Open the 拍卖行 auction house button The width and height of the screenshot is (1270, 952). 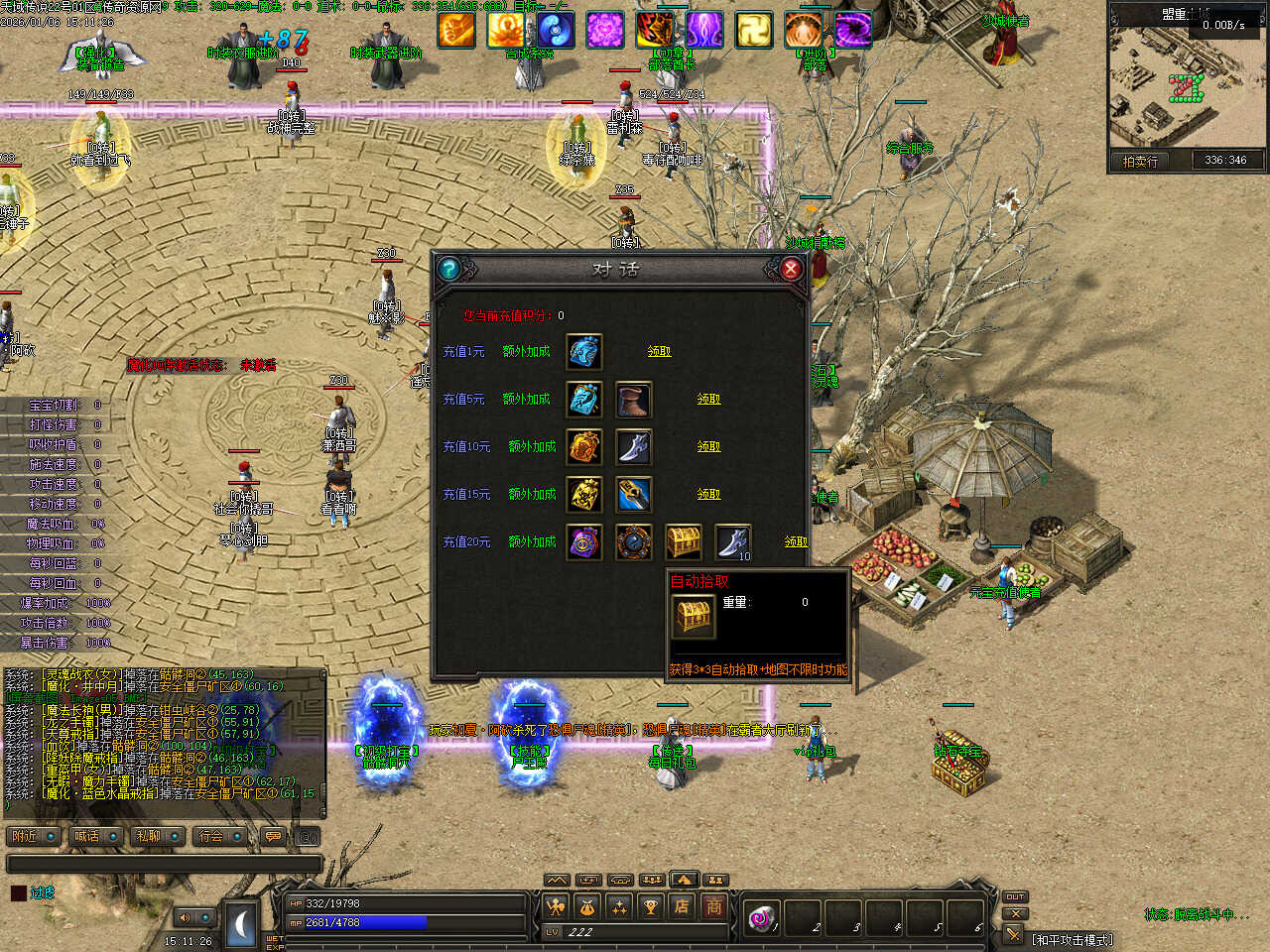(x=1140, y=161)
